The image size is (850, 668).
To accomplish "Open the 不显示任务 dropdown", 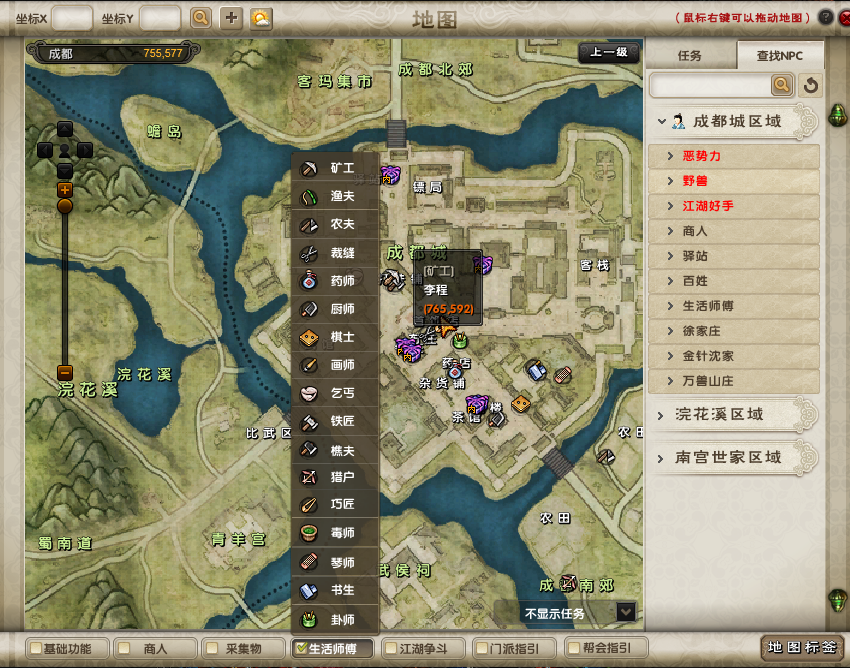I will 626,612.
